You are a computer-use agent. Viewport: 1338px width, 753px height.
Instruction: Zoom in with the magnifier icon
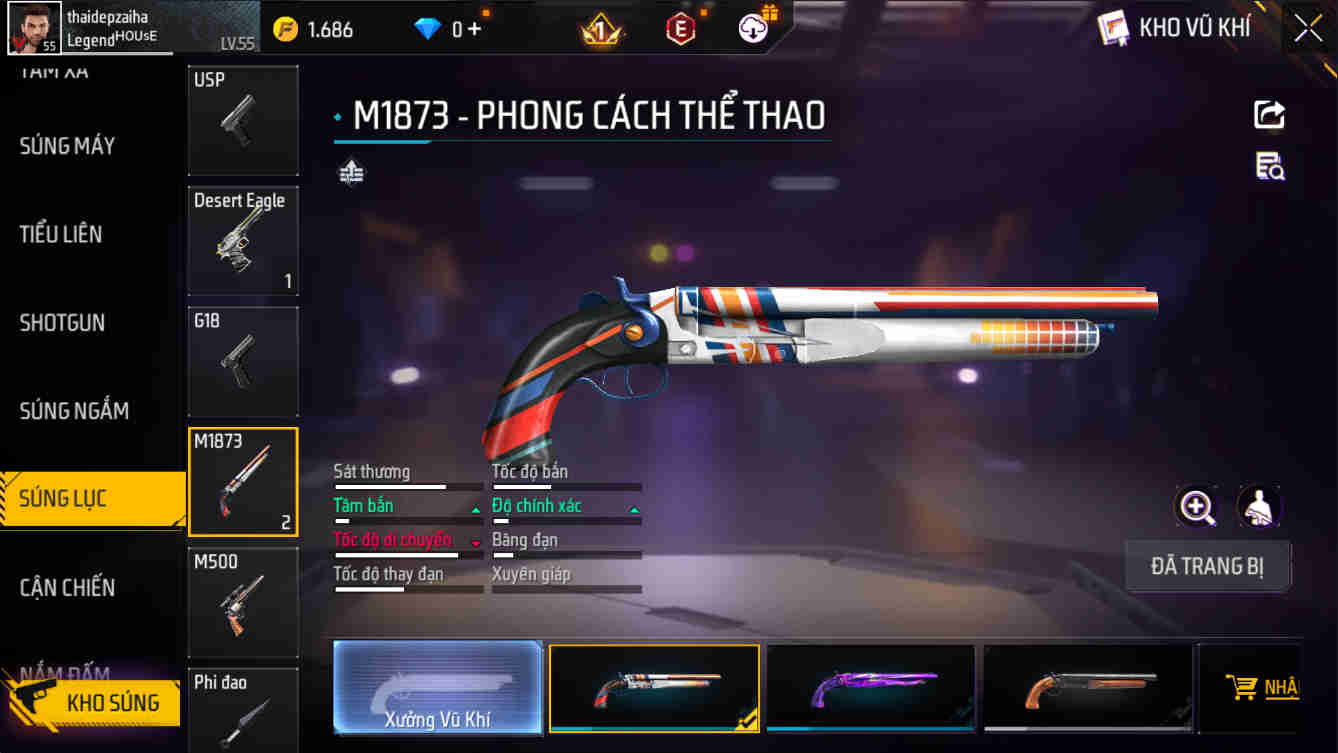click(x=1197, y=507)
